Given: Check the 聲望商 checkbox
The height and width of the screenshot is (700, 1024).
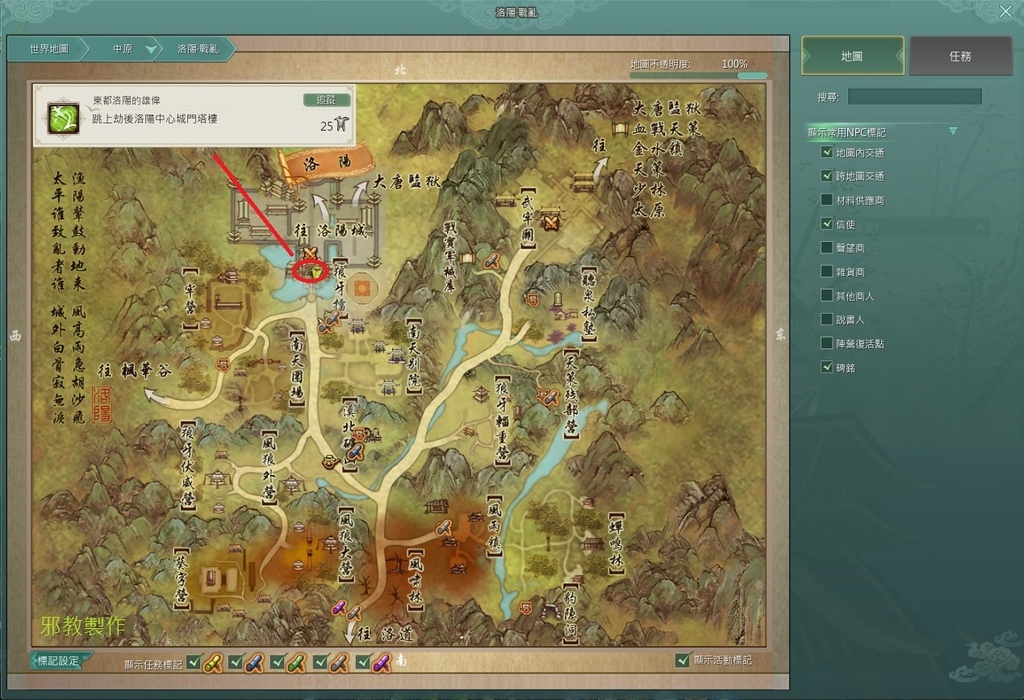Looking at the screenshot, I should [827, 248].
